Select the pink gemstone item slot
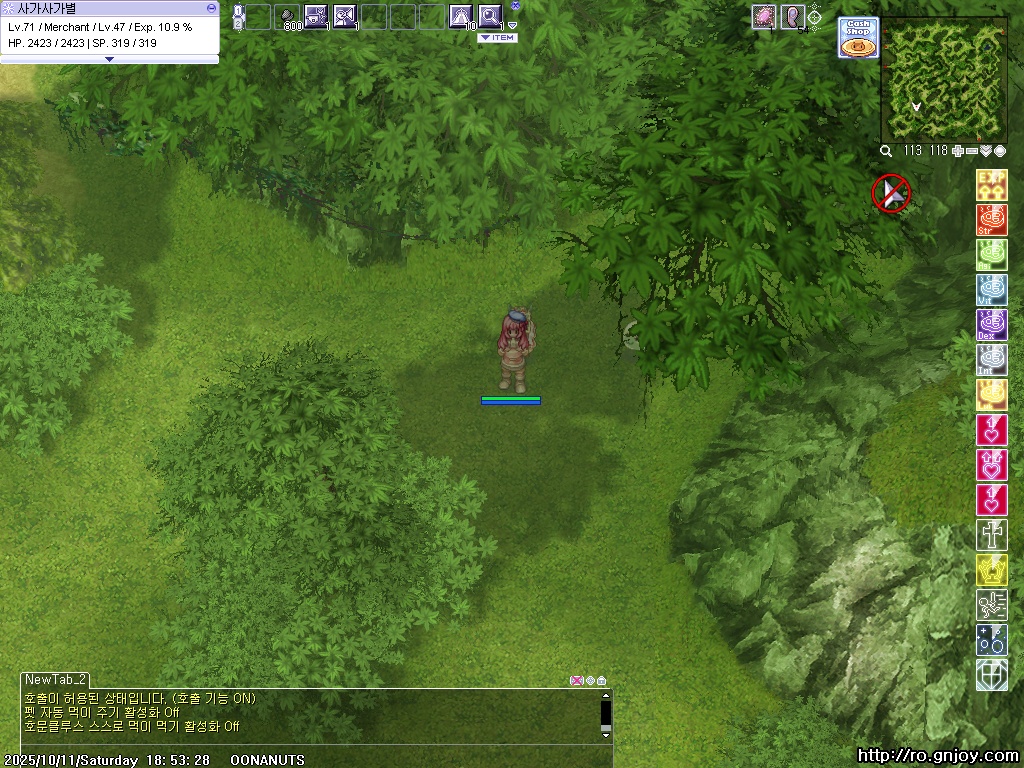This screenshot has width=1024, height=768. pyautogui.click(x=764, y=16)
